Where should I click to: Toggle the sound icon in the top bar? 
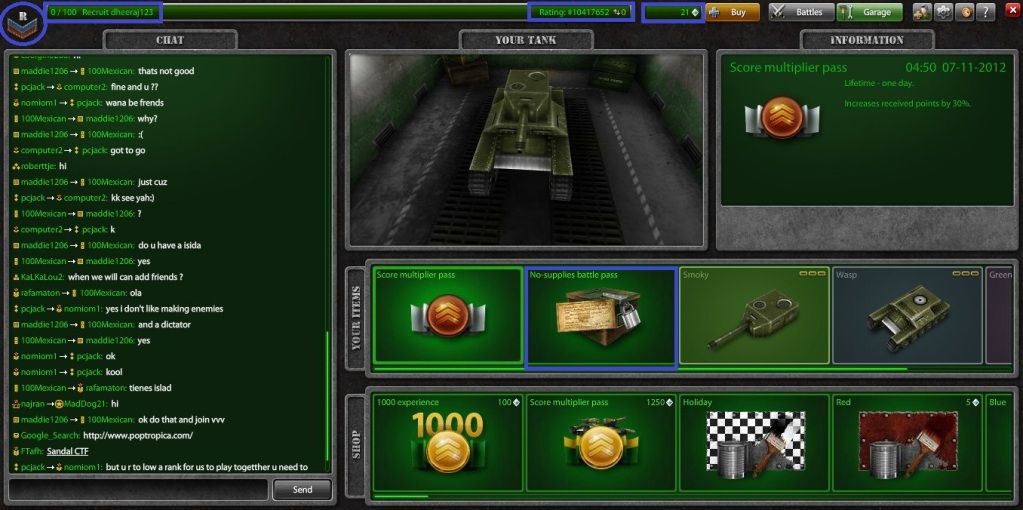click(965, 12)
